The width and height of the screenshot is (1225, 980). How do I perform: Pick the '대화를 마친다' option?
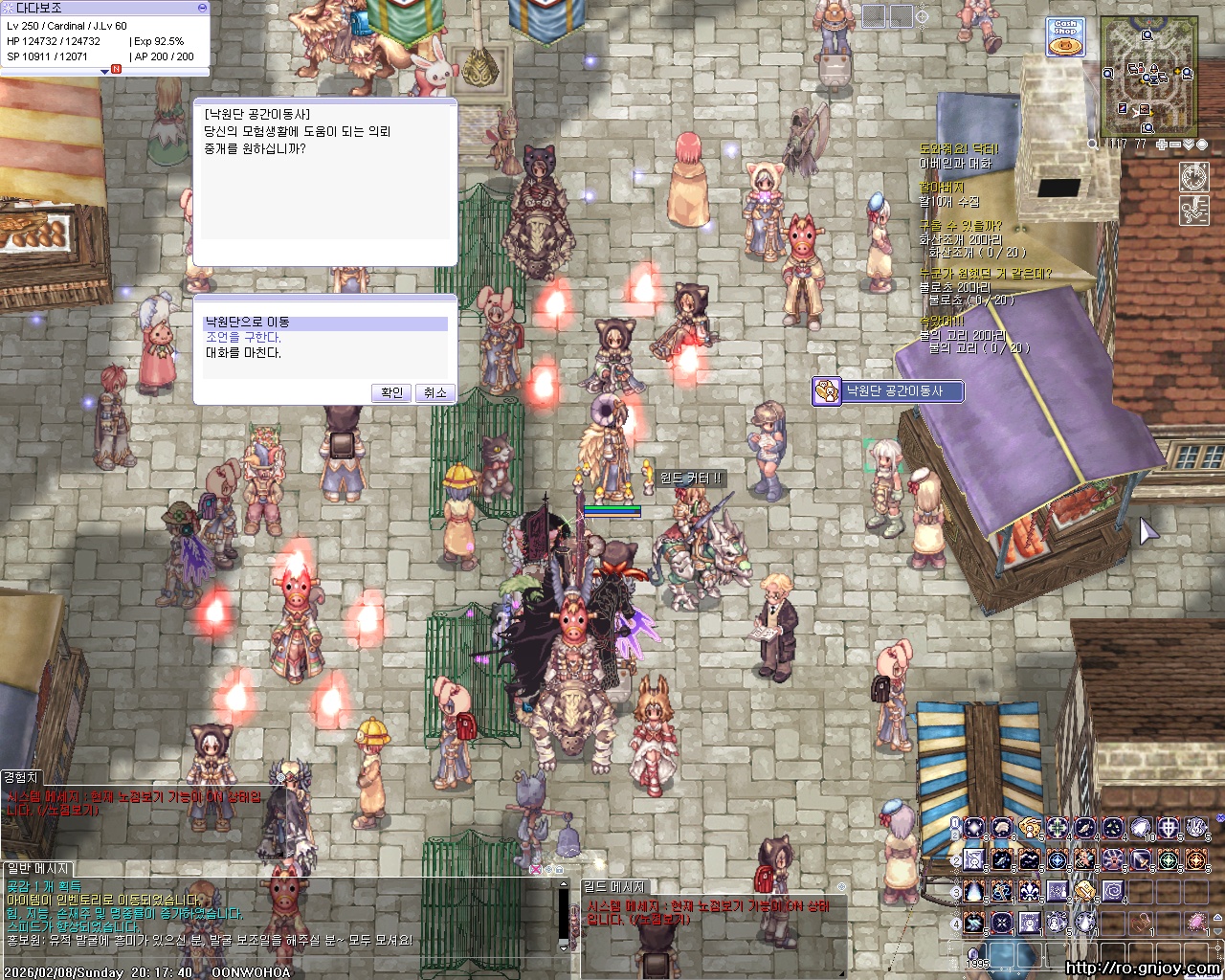tap(243, 353)
